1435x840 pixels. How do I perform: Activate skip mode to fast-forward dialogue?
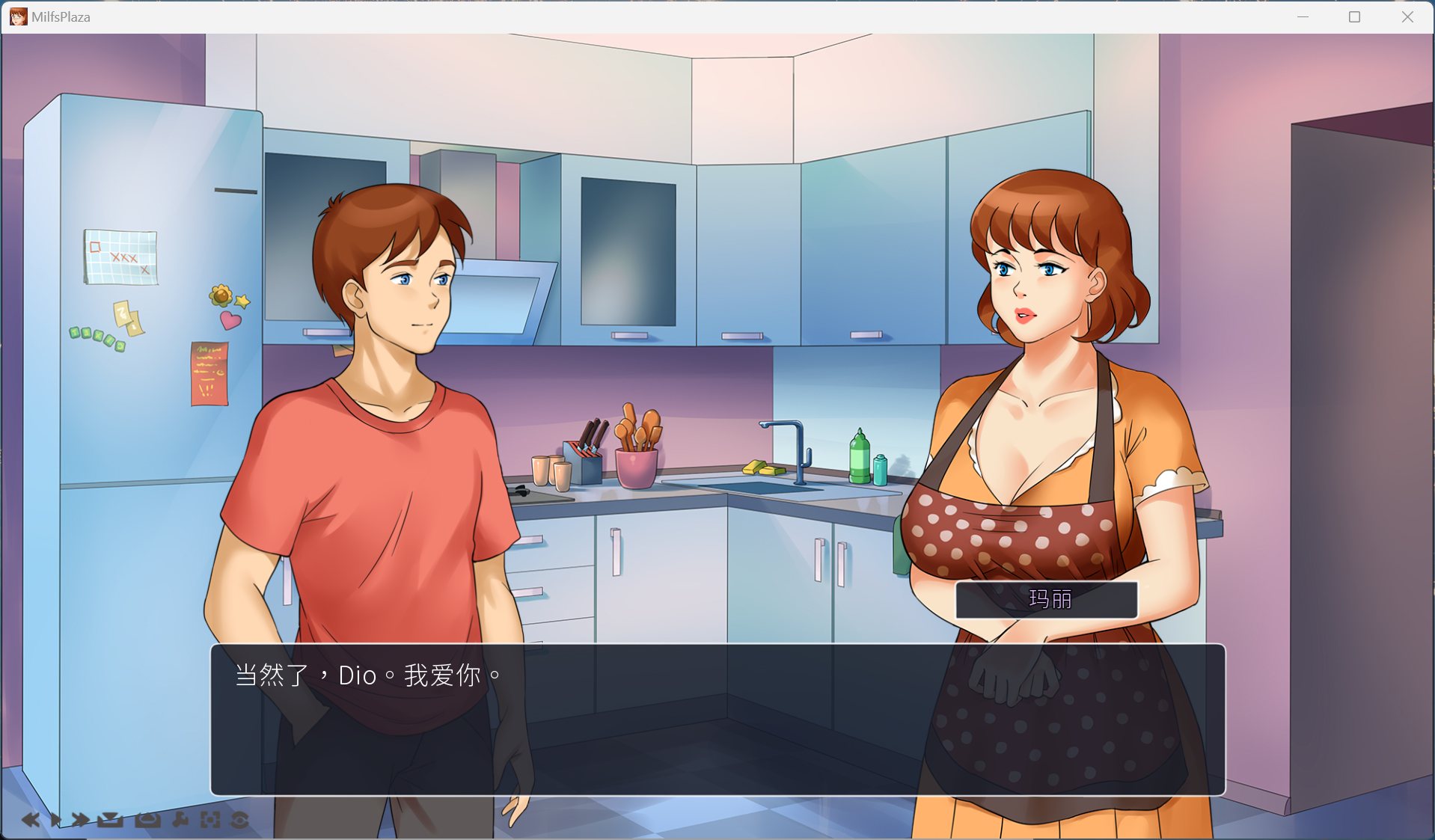(x=79, y=819)
